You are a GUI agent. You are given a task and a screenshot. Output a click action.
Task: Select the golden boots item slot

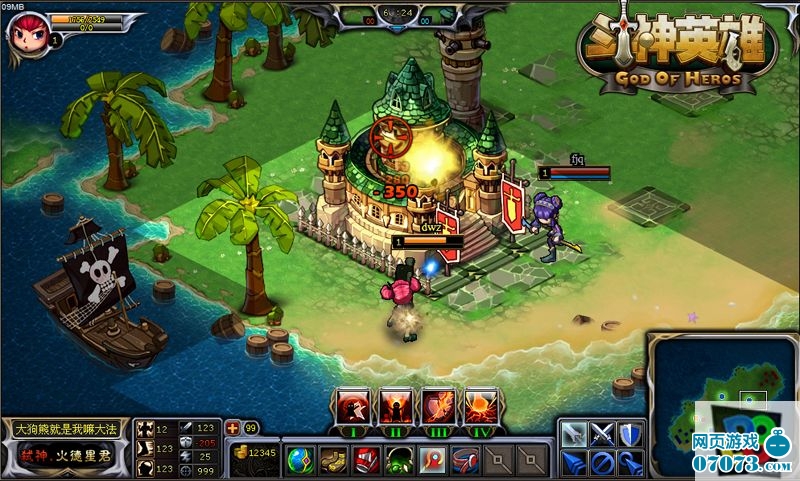tap(334, 460)
